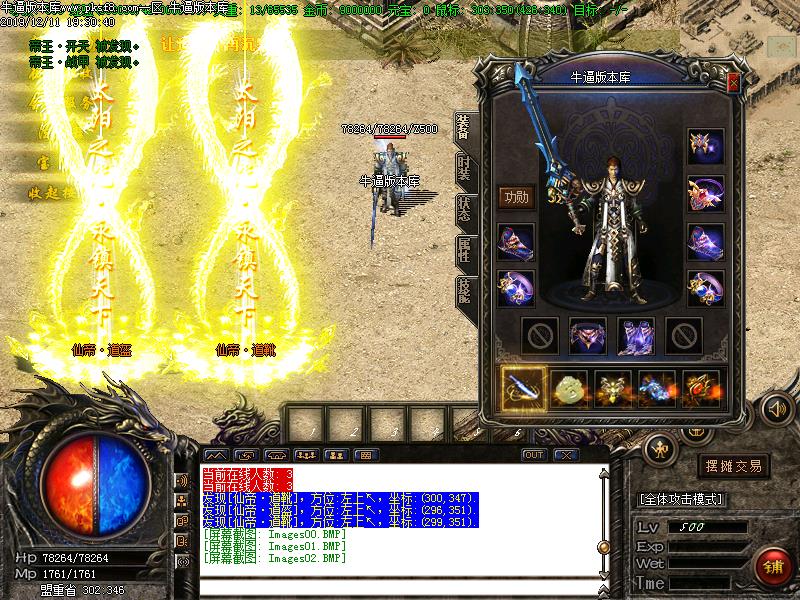Close the character equipment panel
The image size is (800, 600).
(734, 83)
